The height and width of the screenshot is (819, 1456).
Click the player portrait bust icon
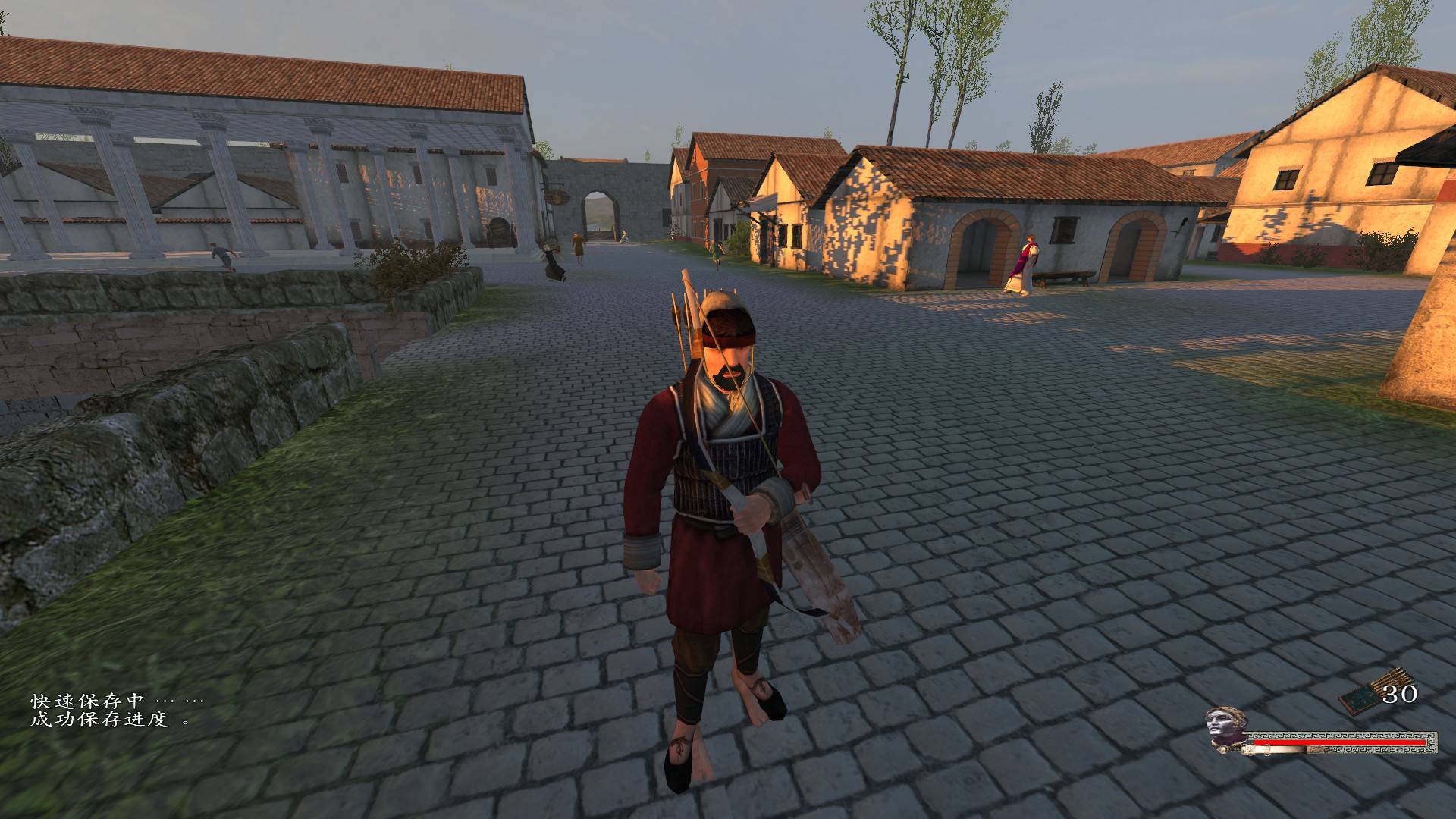pos(1224,732)
